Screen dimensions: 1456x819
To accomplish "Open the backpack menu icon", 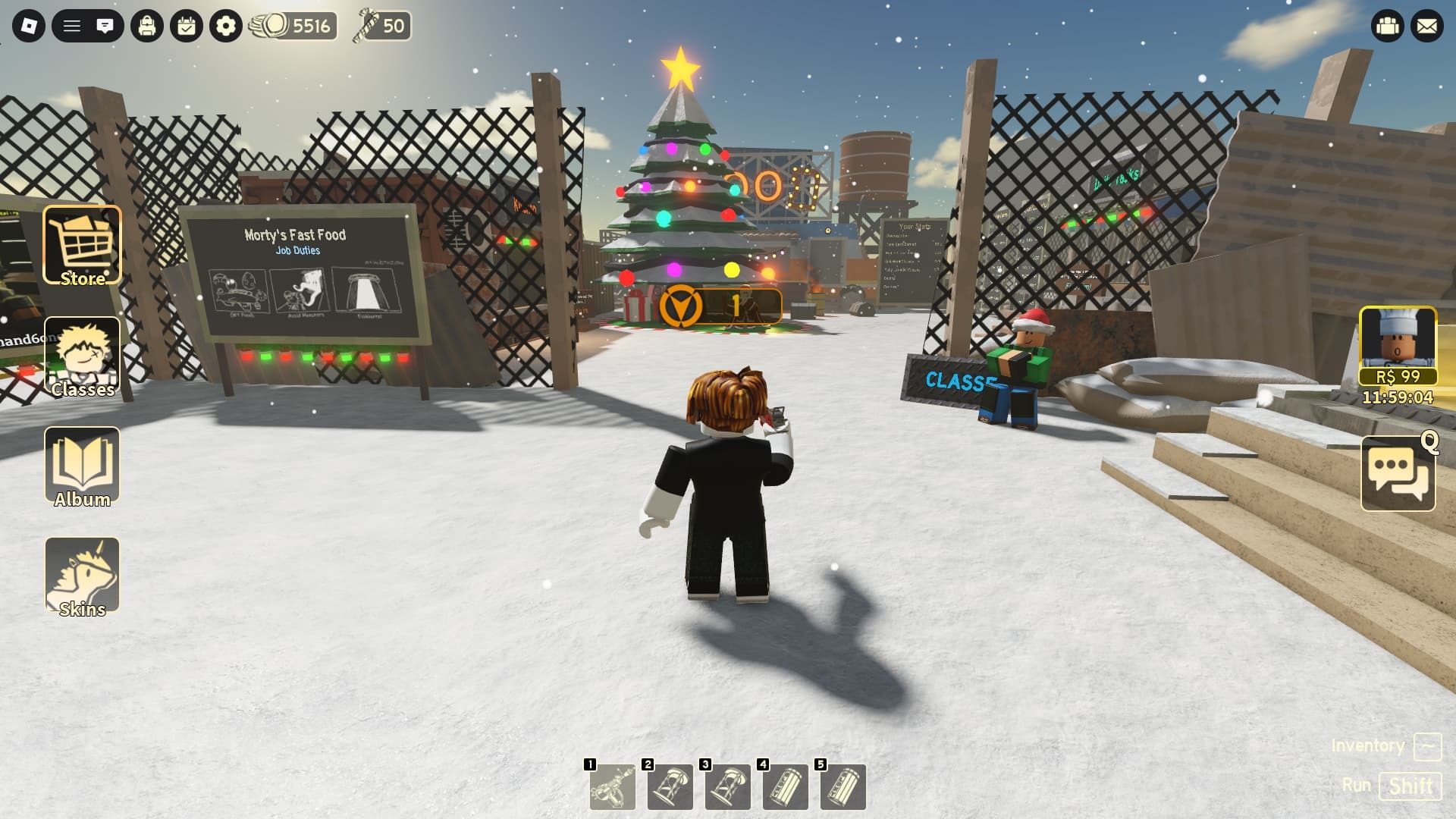I will click(x=147, y=27).
